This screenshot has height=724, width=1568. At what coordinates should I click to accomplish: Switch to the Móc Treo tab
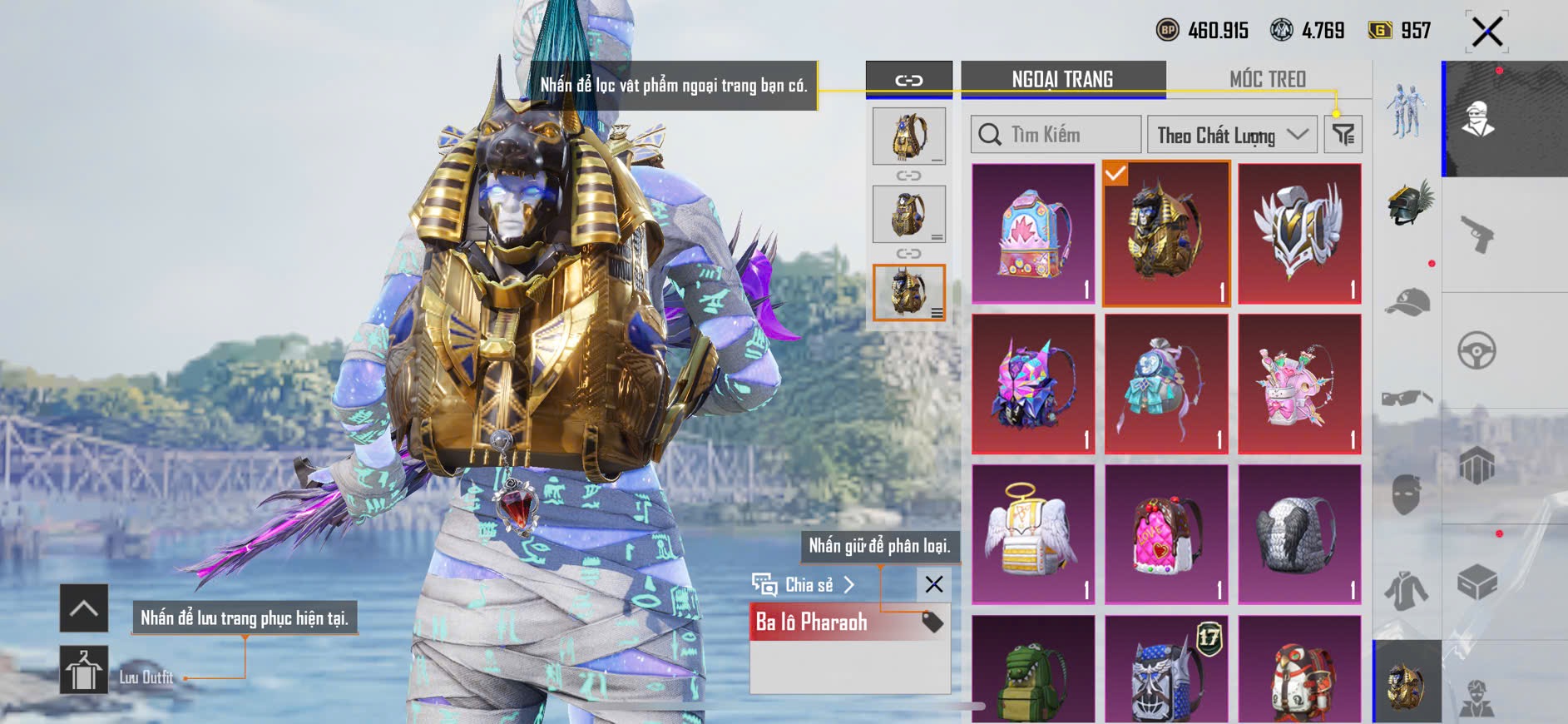pyautogui.click(x=1267, y=79)
